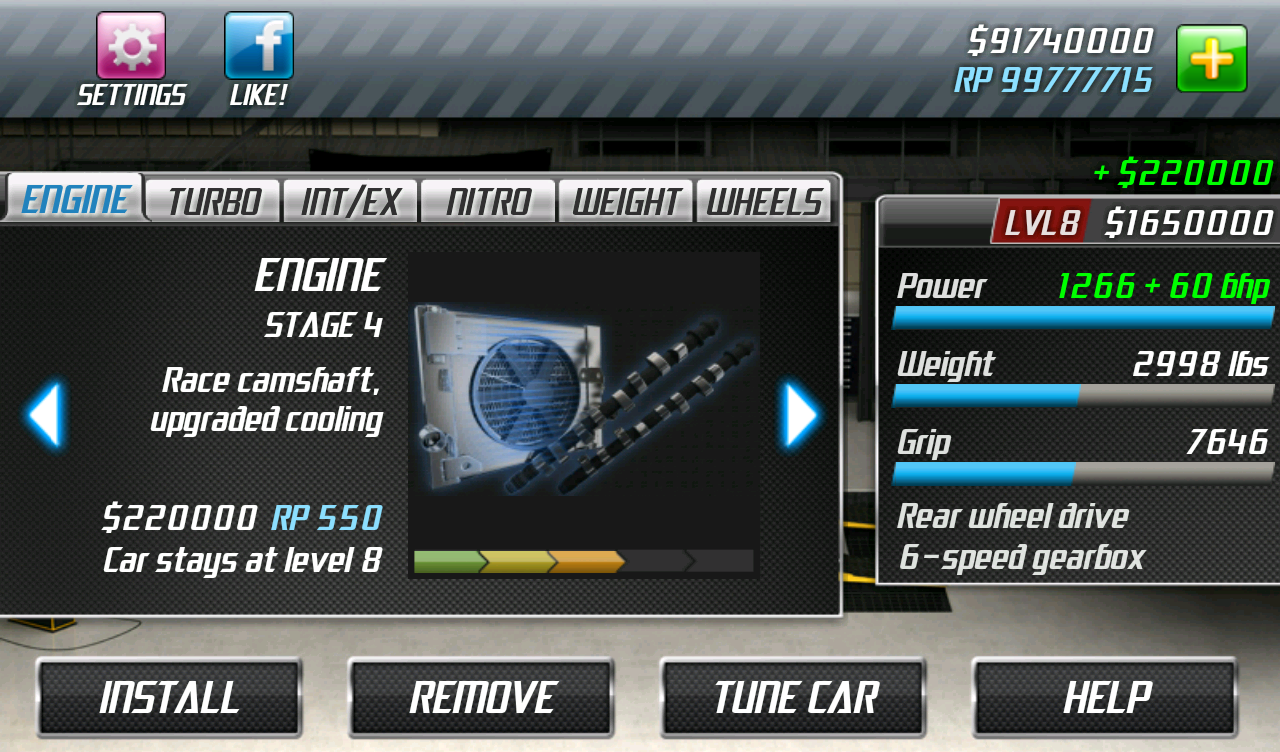This screenshot has width=1280, height=752.
Task: Open the Help screen
Action: click(x=1104, y=696)
